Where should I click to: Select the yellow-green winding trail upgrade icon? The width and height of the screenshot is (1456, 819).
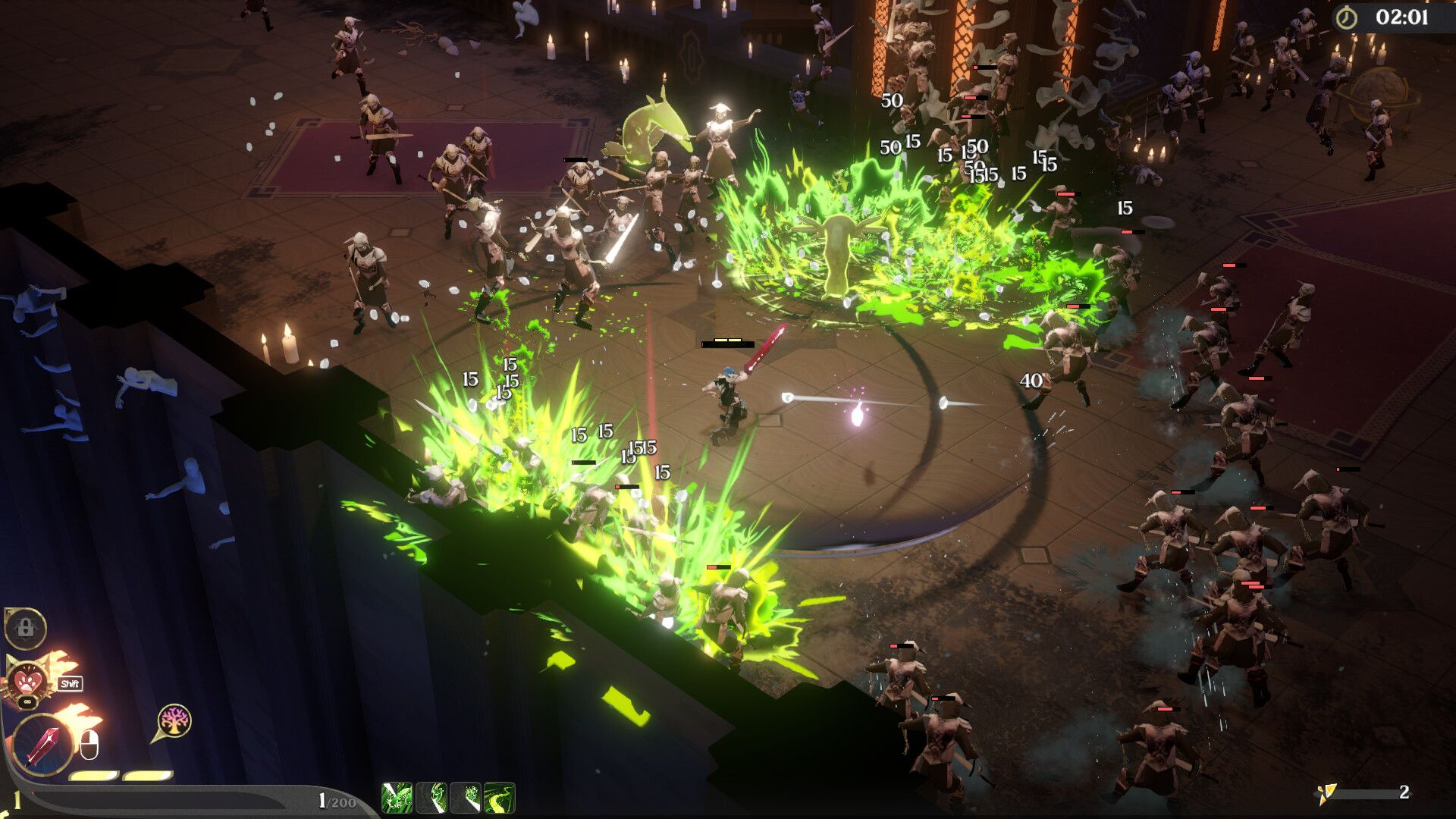[499, 798]
